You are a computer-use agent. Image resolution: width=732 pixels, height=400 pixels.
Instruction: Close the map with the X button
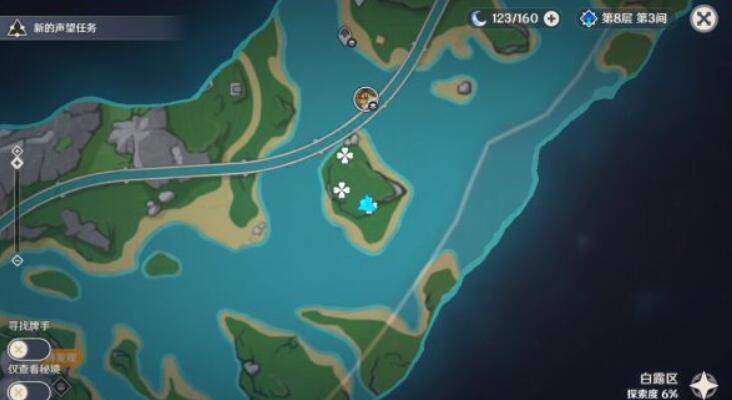click(x=704, y=18)
